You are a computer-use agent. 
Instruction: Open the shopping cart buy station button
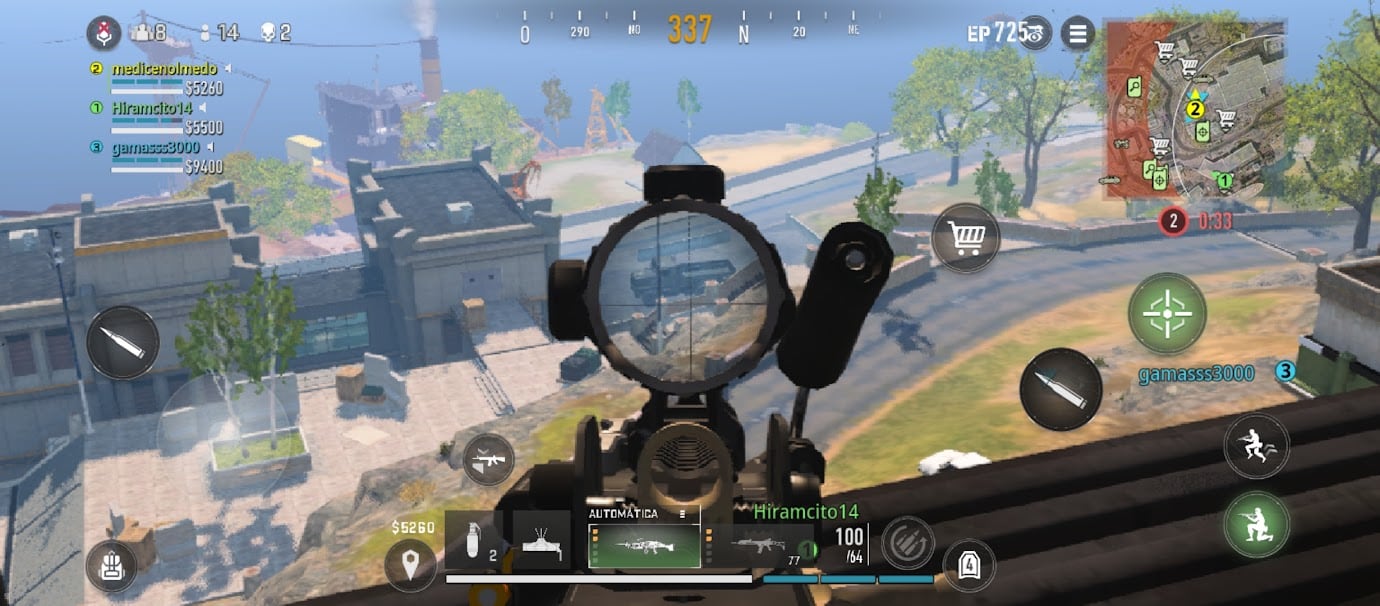coord(965,238)
